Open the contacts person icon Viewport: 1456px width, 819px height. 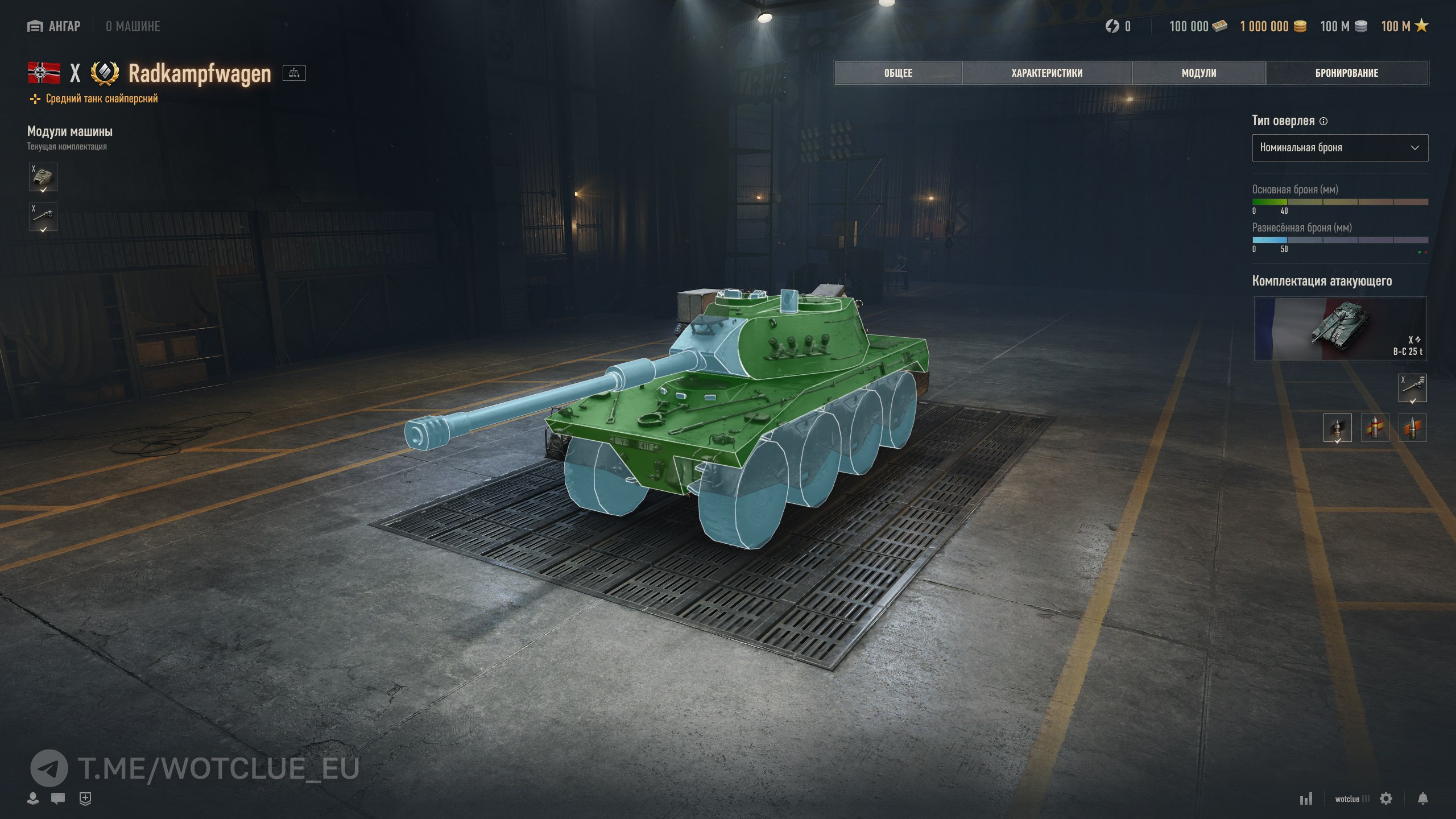pyautogui.click(x=33, y=799)
